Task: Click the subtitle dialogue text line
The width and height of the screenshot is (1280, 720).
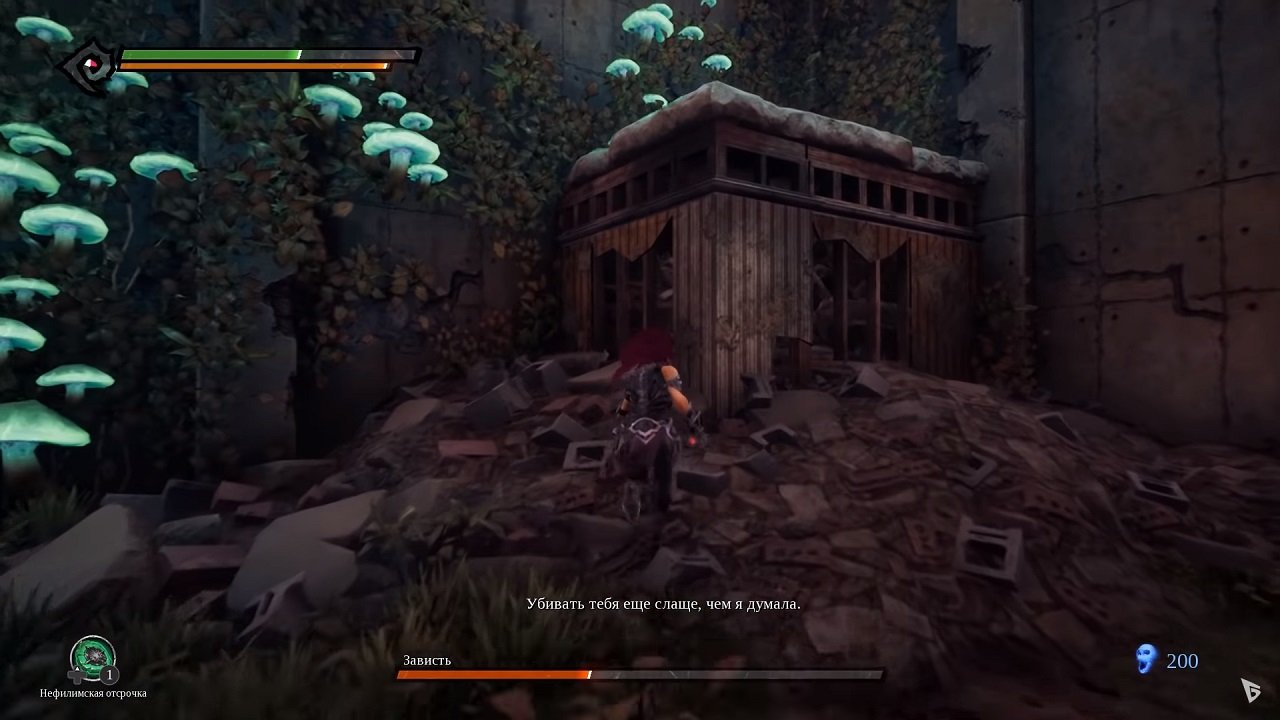Action: [665, 603]
